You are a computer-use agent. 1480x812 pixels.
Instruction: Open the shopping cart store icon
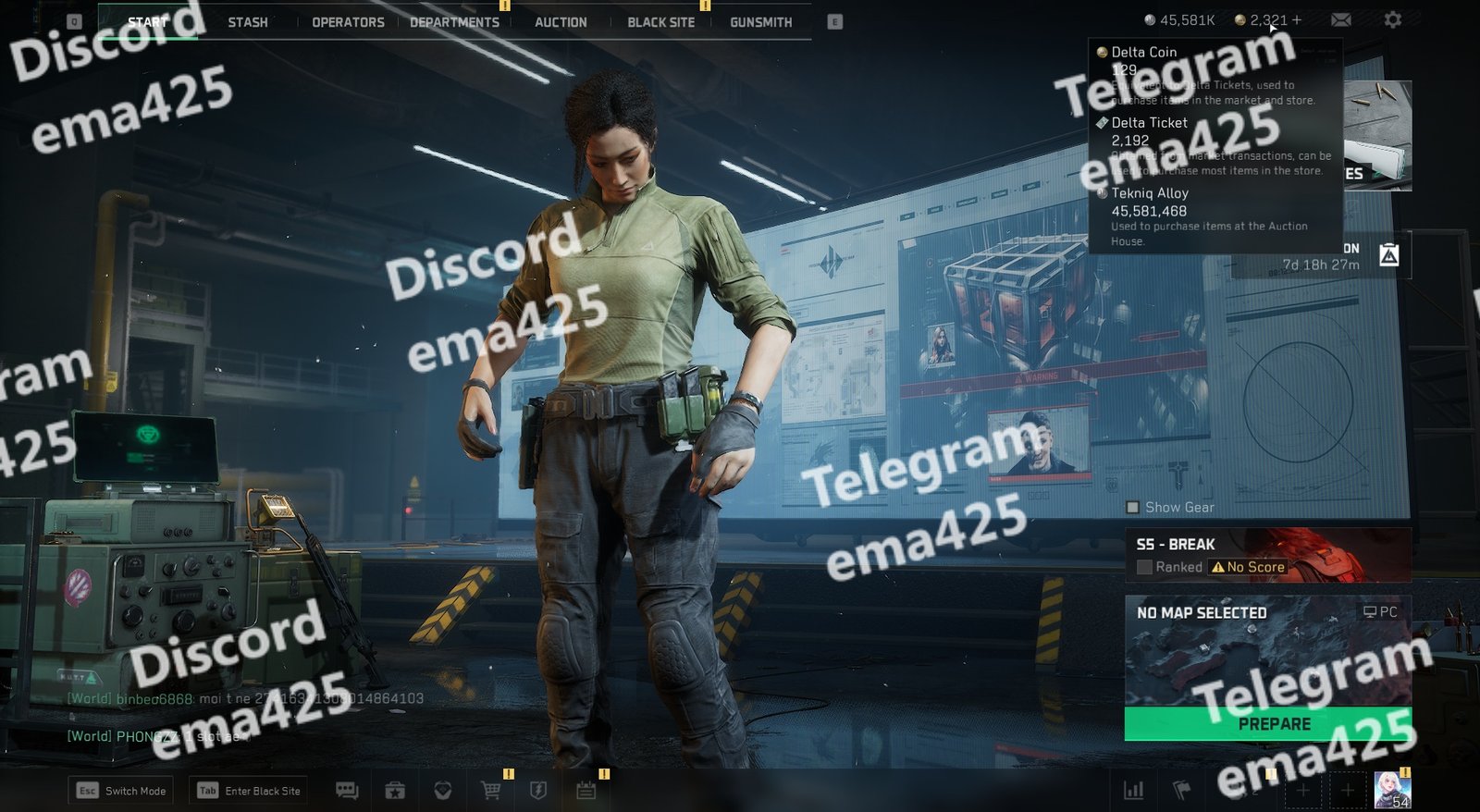tap(491, 791)
